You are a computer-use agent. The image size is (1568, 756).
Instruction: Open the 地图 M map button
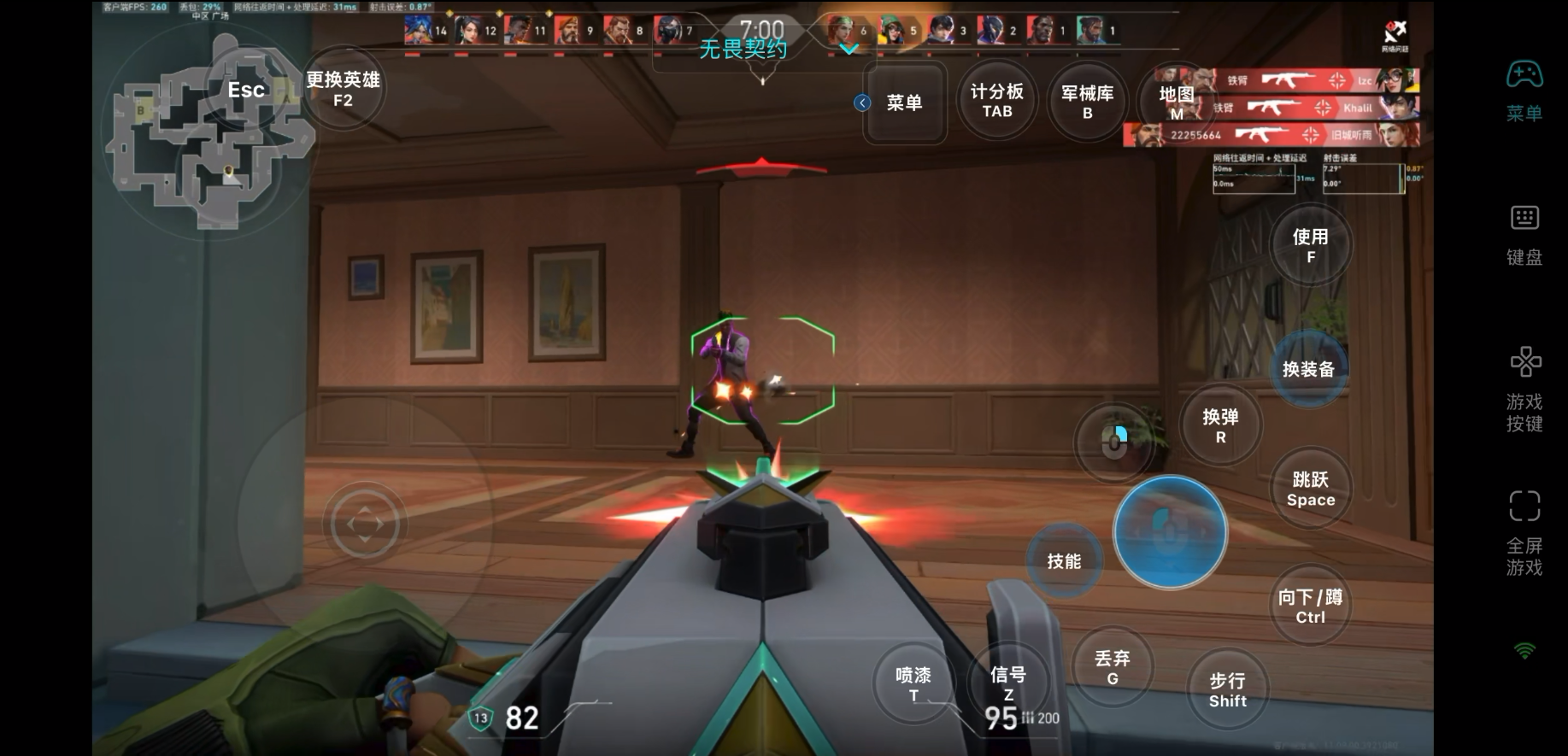tap(1176, 103)
